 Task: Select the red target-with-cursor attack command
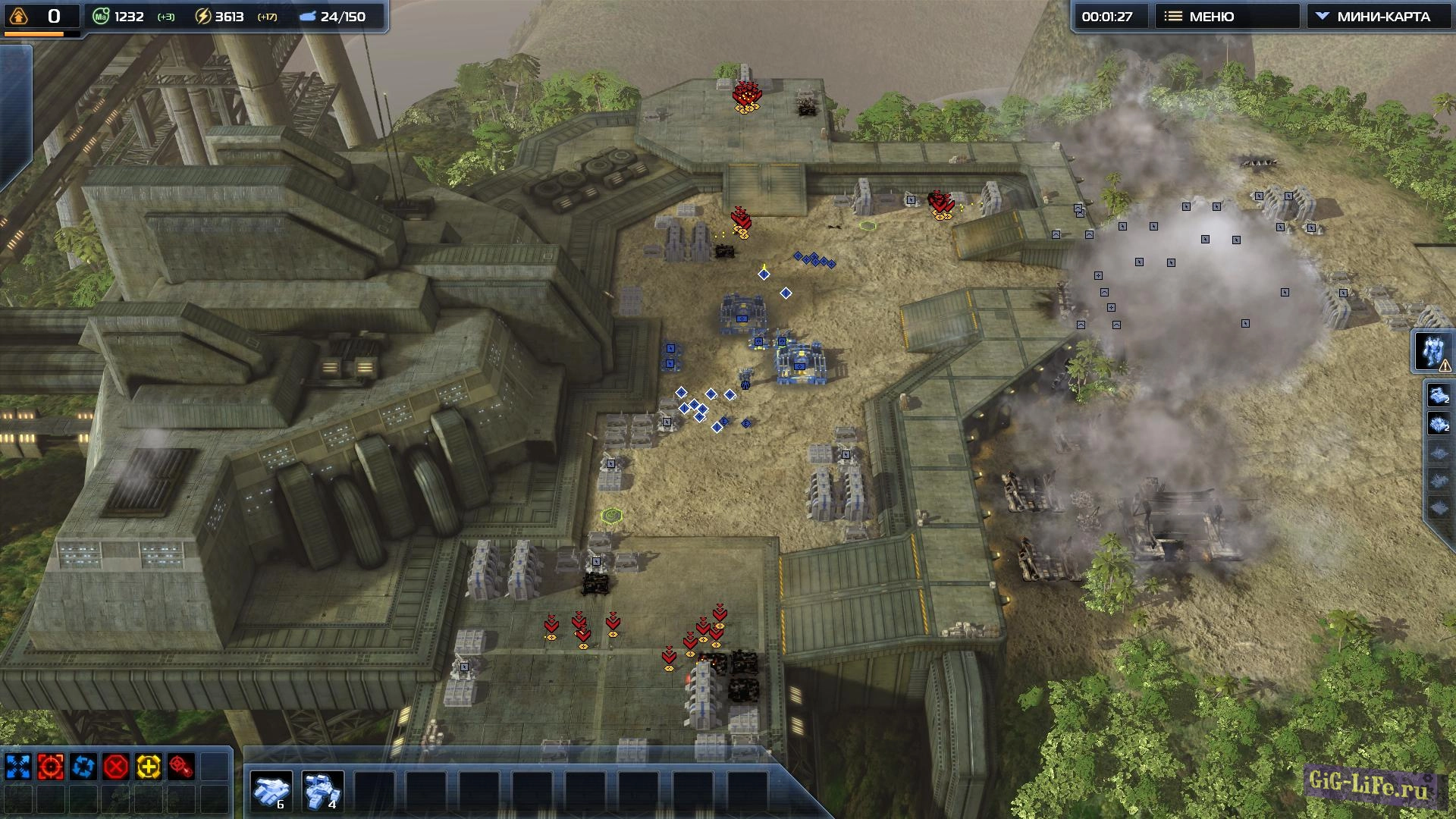pos(181,767)
